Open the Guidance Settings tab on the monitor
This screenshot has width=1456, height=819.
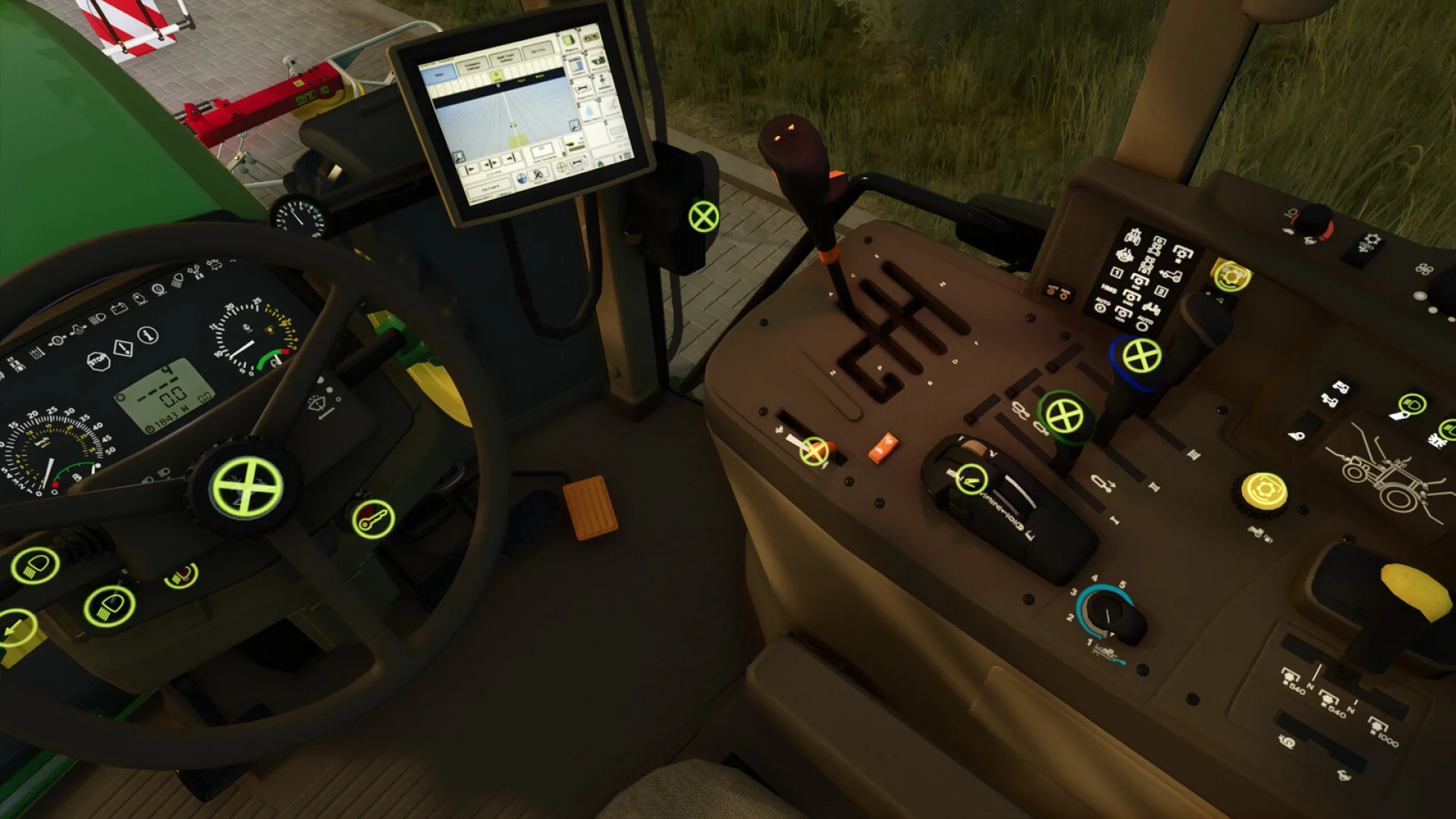coord(472,65)
